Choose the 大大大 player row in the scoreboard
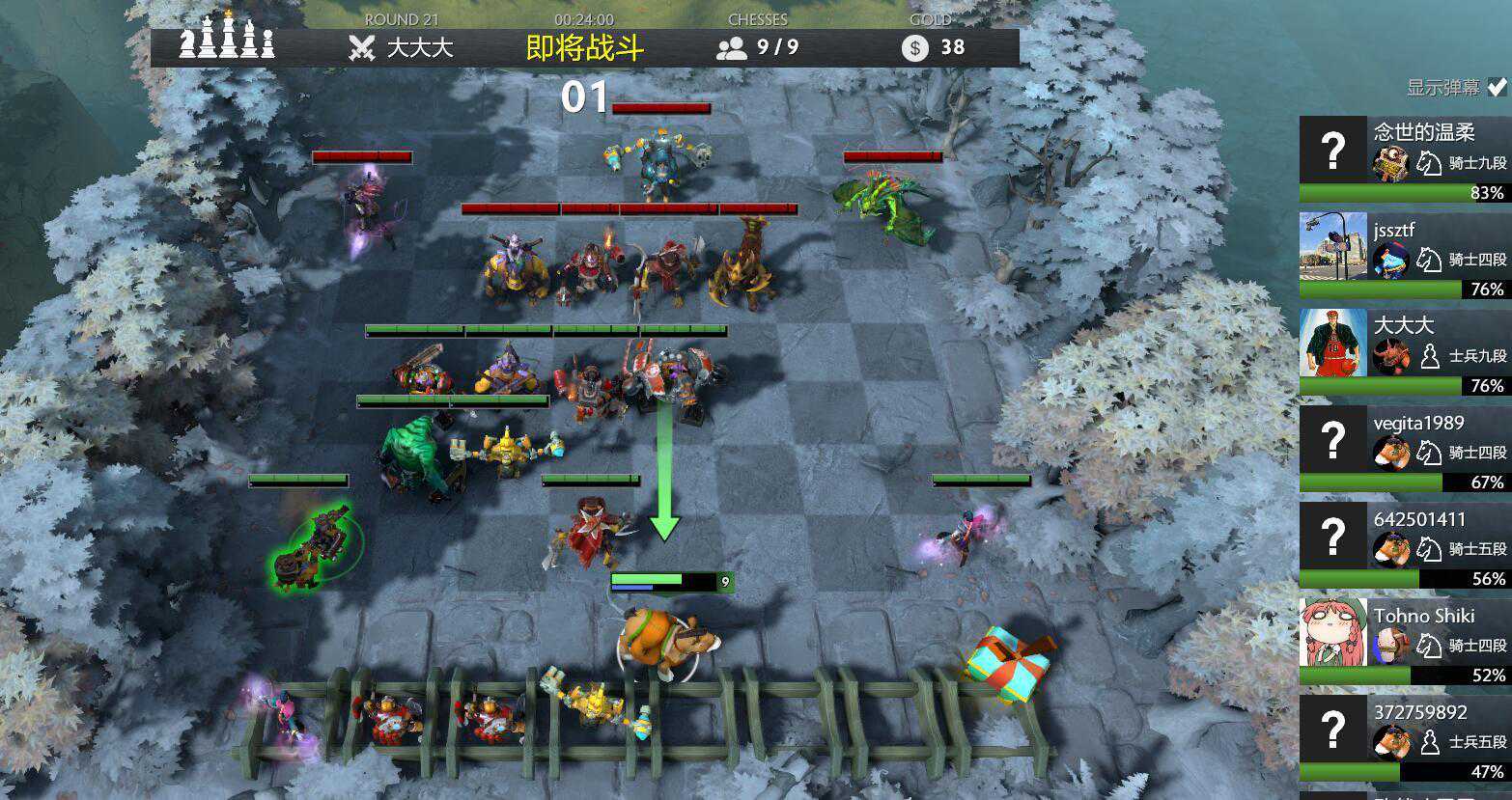1512x800 pixels. [x=1404, y=351]
